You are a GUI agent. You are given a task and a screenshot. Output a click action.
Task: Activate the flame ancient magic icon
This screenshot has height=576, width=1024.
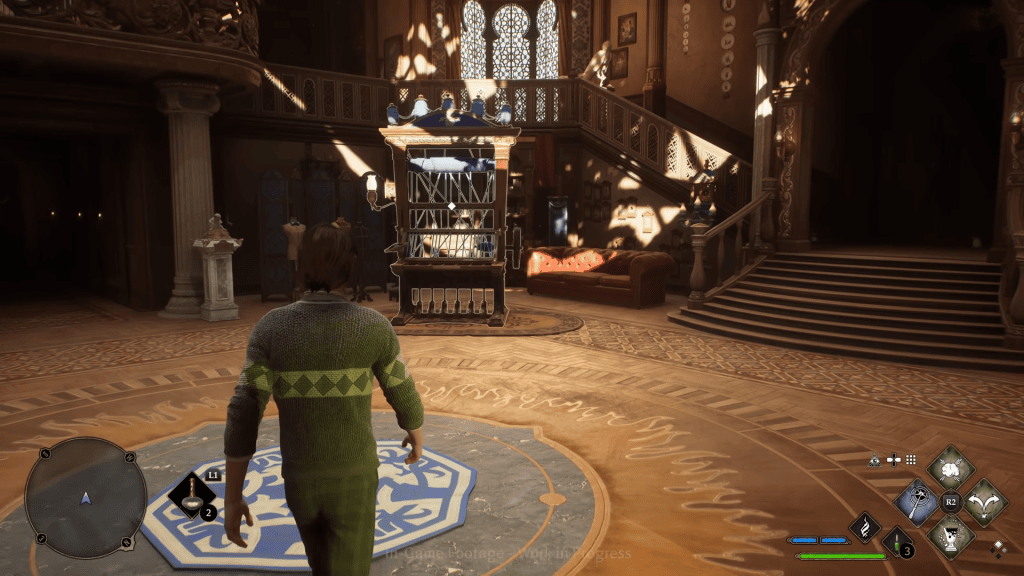(864, 527)
